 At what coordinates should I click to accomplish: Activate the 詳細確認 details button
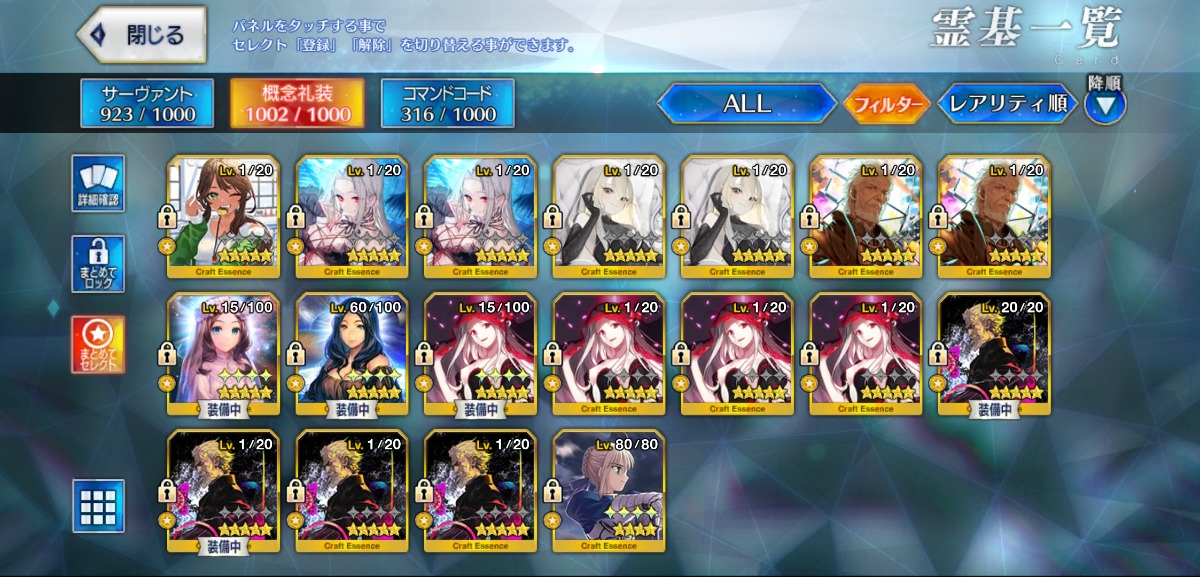tap(98, 184)
